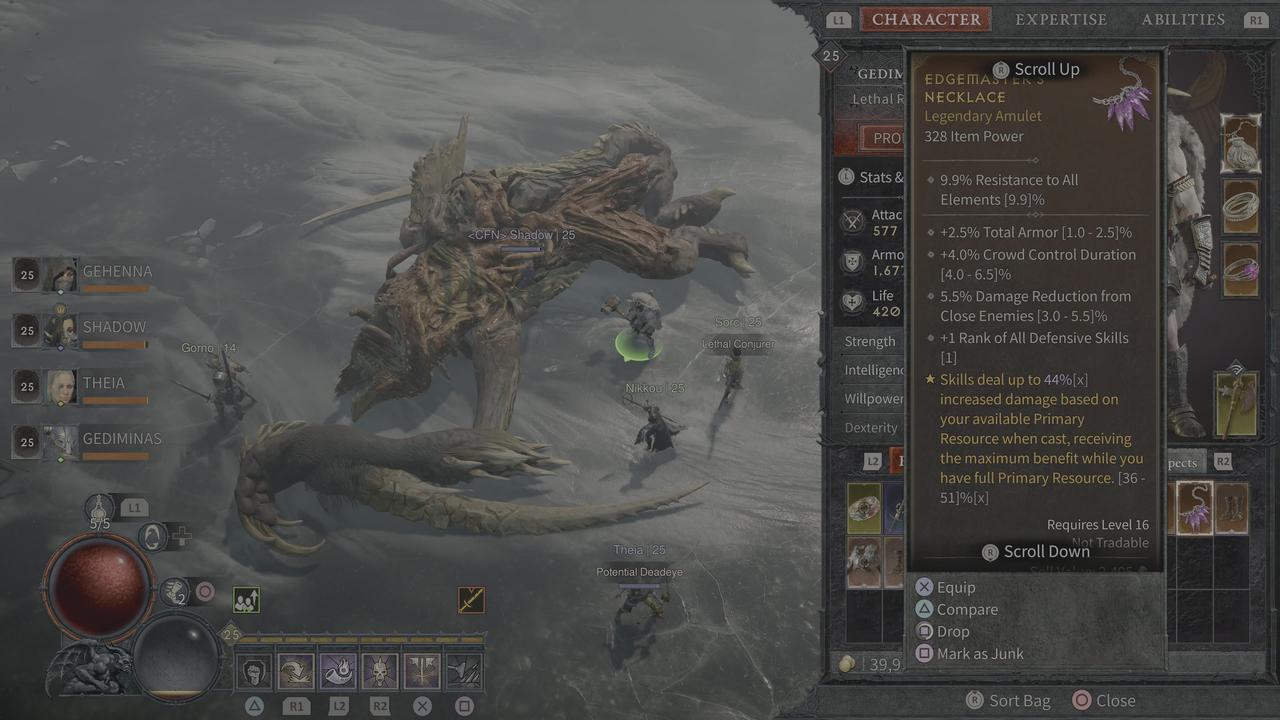Image resolution: width=1280 pixels, height=720 pixels.
Task: Click the health potion flask icon
Action: coord(99,508)
